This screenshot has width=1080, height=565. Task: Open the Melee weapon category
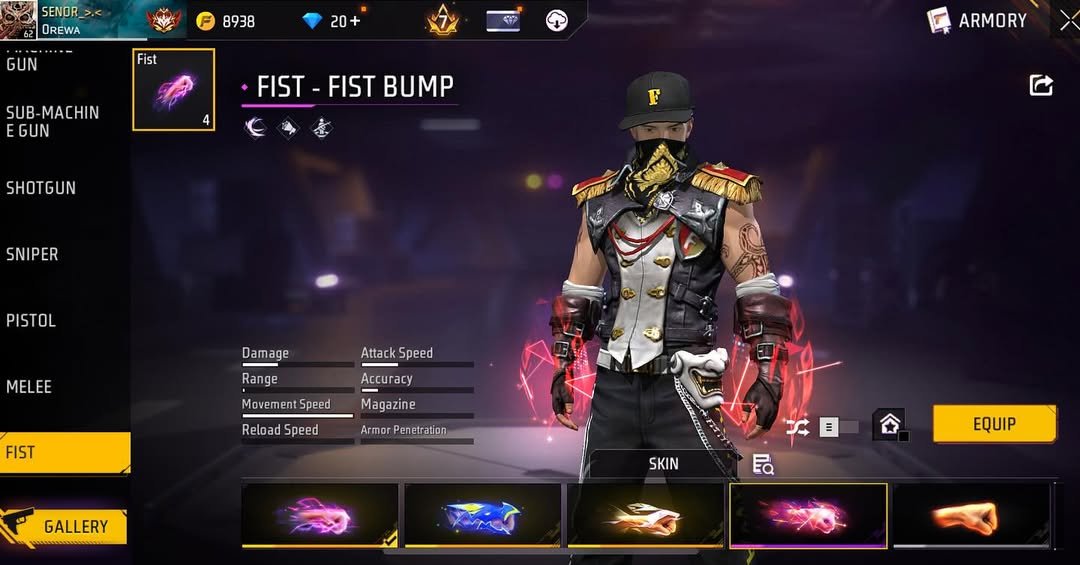pyautogui.click(x=29, y=387)
